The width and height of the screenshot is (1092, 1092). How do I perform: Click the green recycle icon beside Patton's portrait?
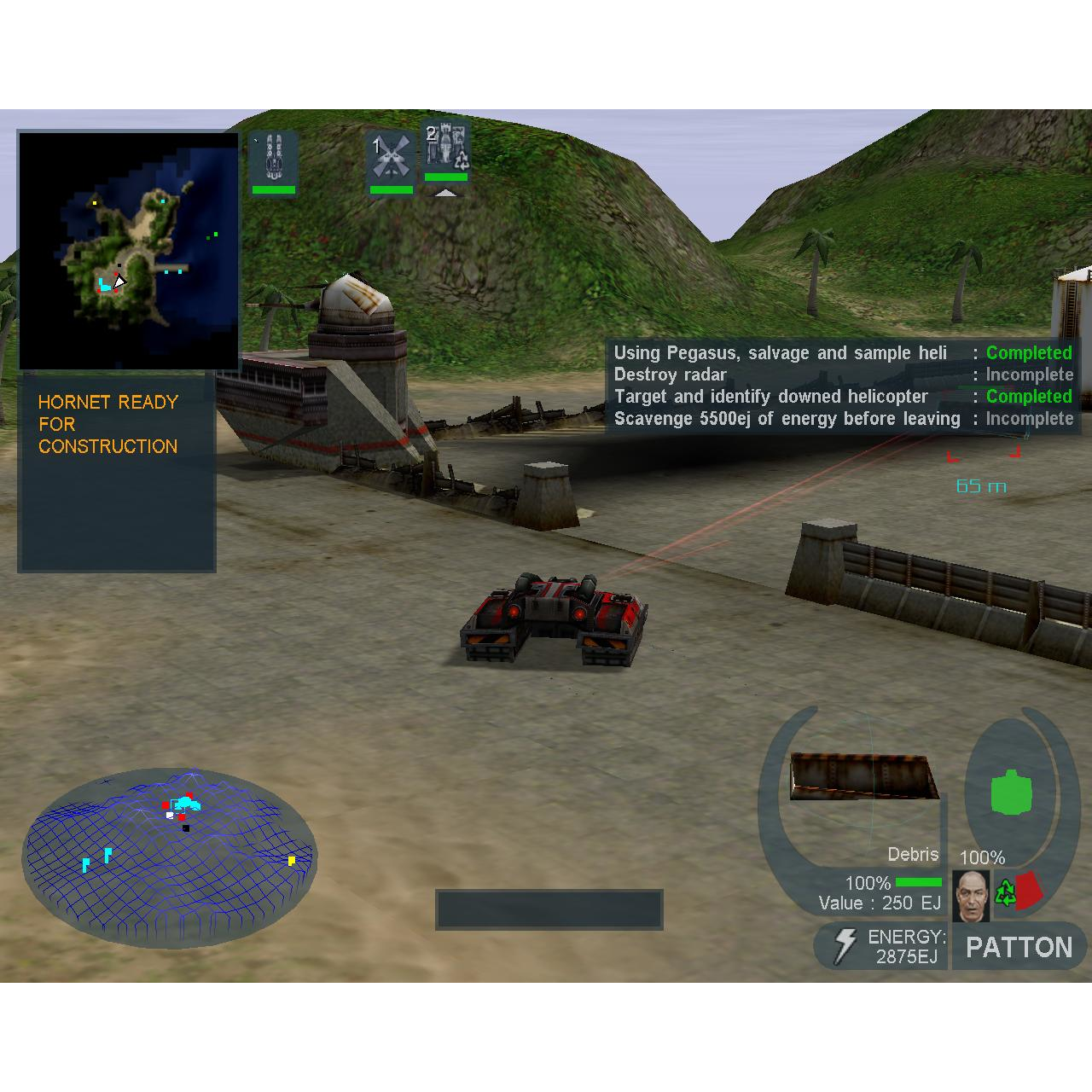point(1006,892)
